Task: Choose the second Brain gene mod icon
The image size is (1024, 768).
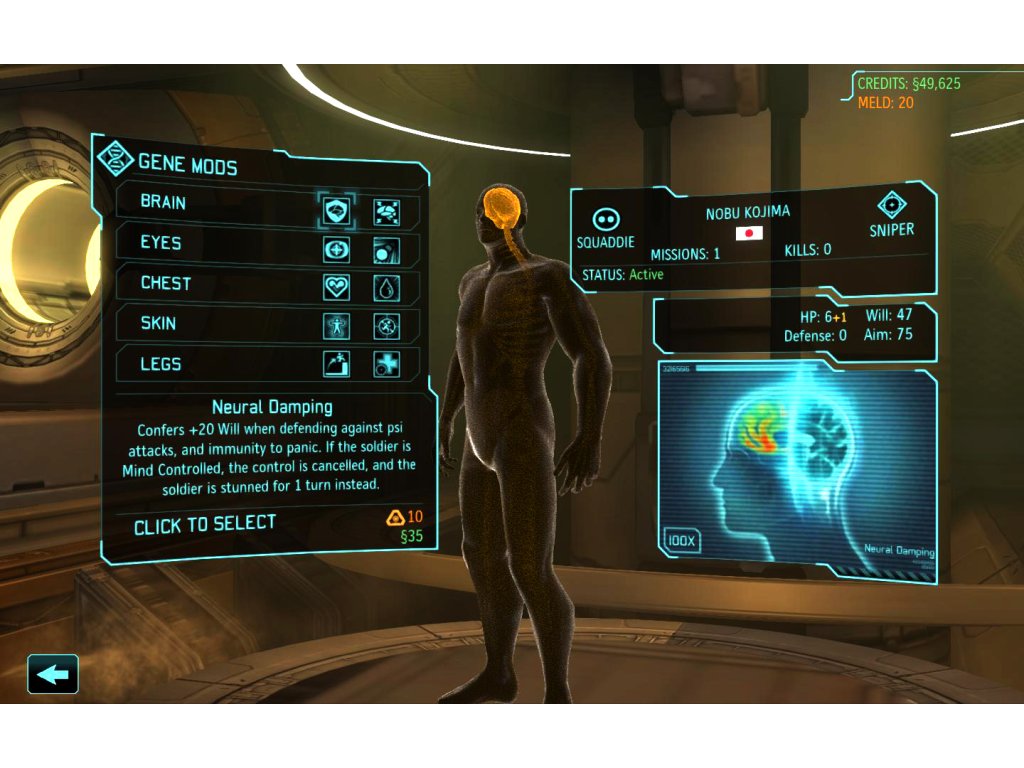Action: [x=387, y=211]
